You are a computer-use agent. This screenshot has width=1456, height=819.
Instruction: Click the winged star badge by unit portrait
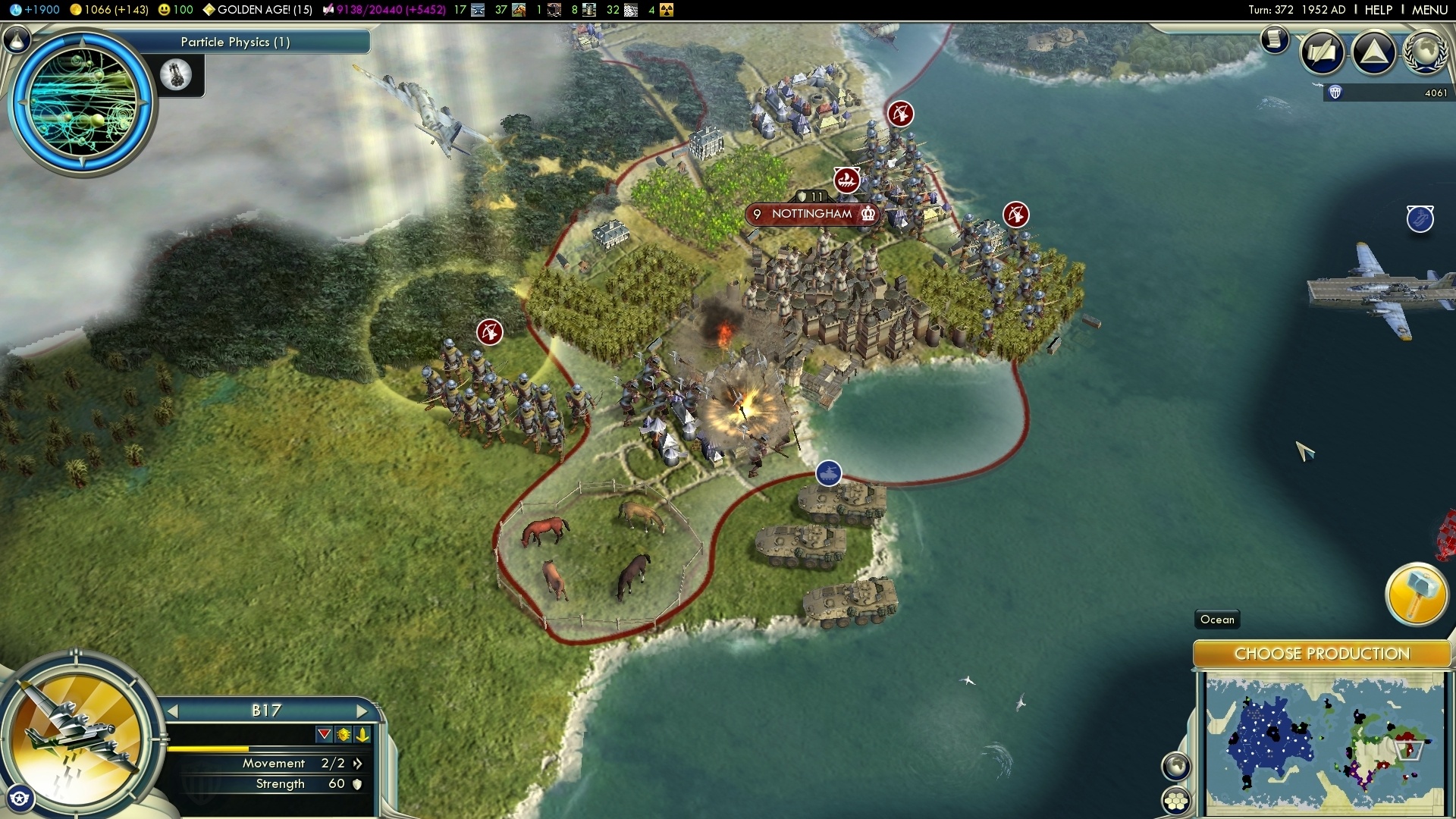(x=20, y=799)
